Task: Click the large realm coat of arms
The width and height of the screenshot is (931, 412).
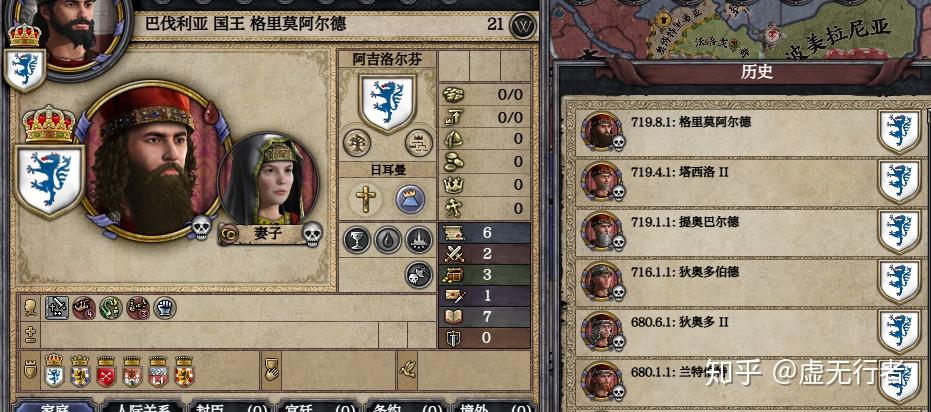Action: point(49,180)
